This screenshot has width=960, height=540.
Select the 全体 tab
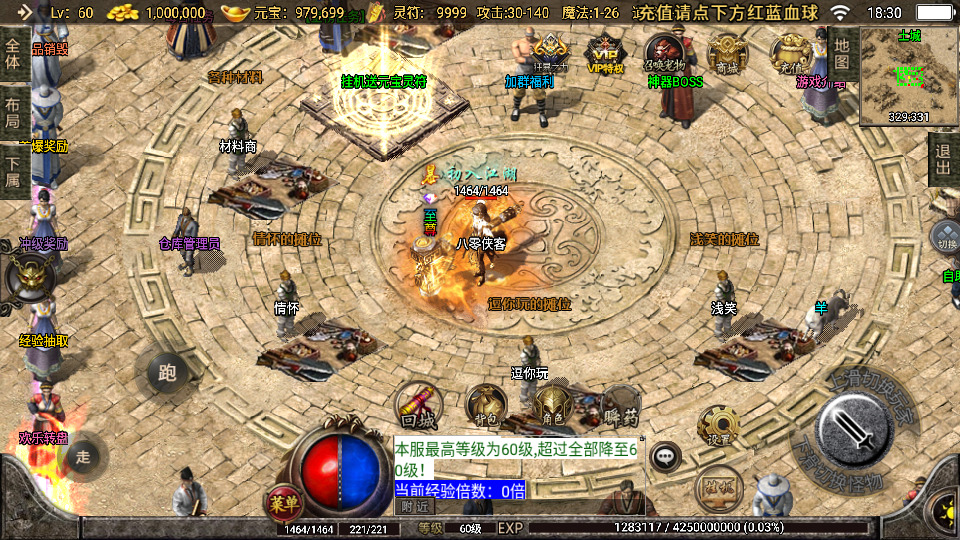[x=12, y=54]
